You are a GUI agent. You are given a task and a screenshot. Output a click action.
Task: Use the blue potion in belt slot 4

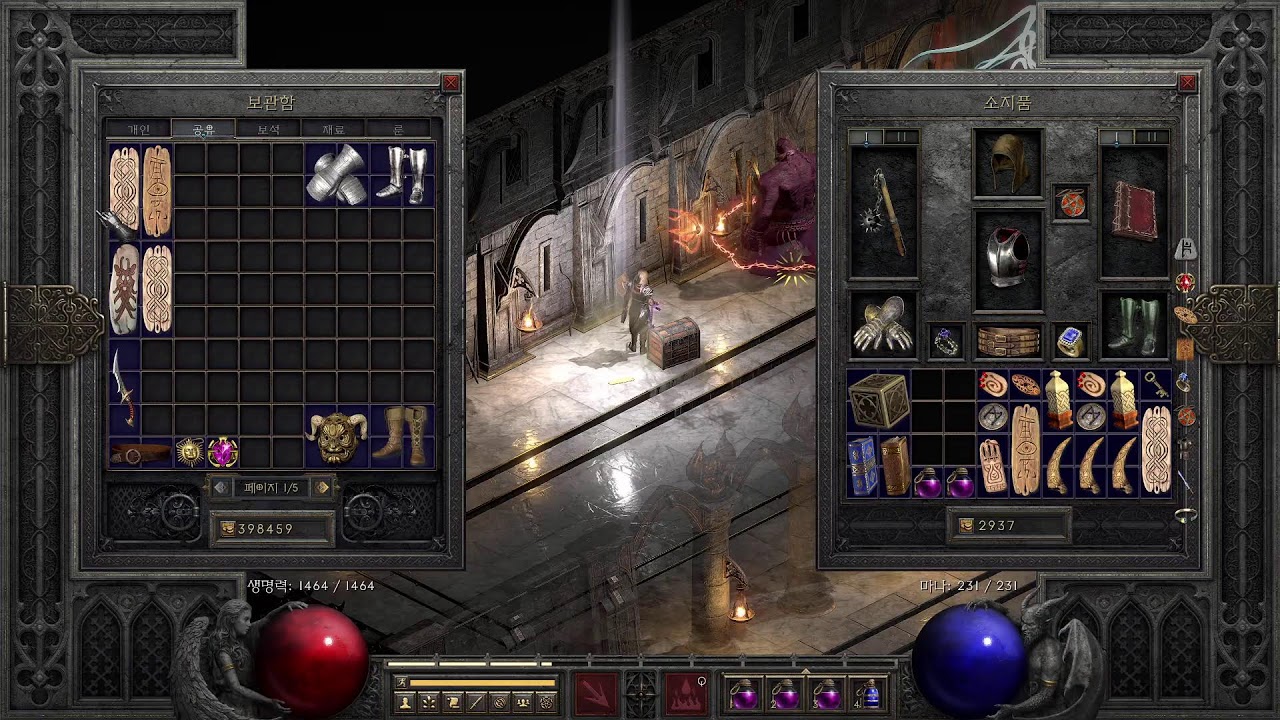pyautogui.click(x=869, y=694)
